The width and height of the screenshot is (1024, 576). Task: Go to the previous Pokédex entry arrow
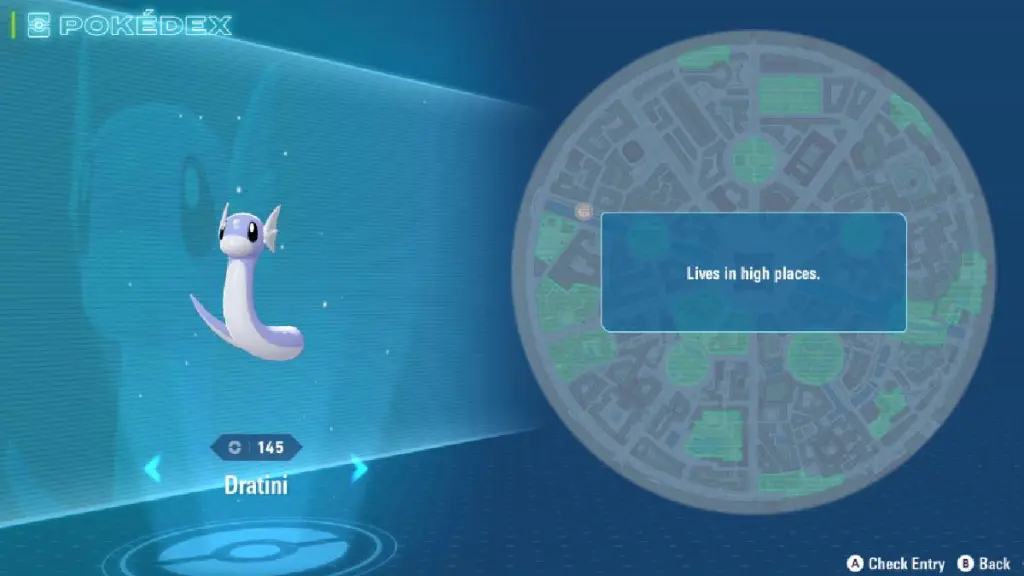coord(153,468)
